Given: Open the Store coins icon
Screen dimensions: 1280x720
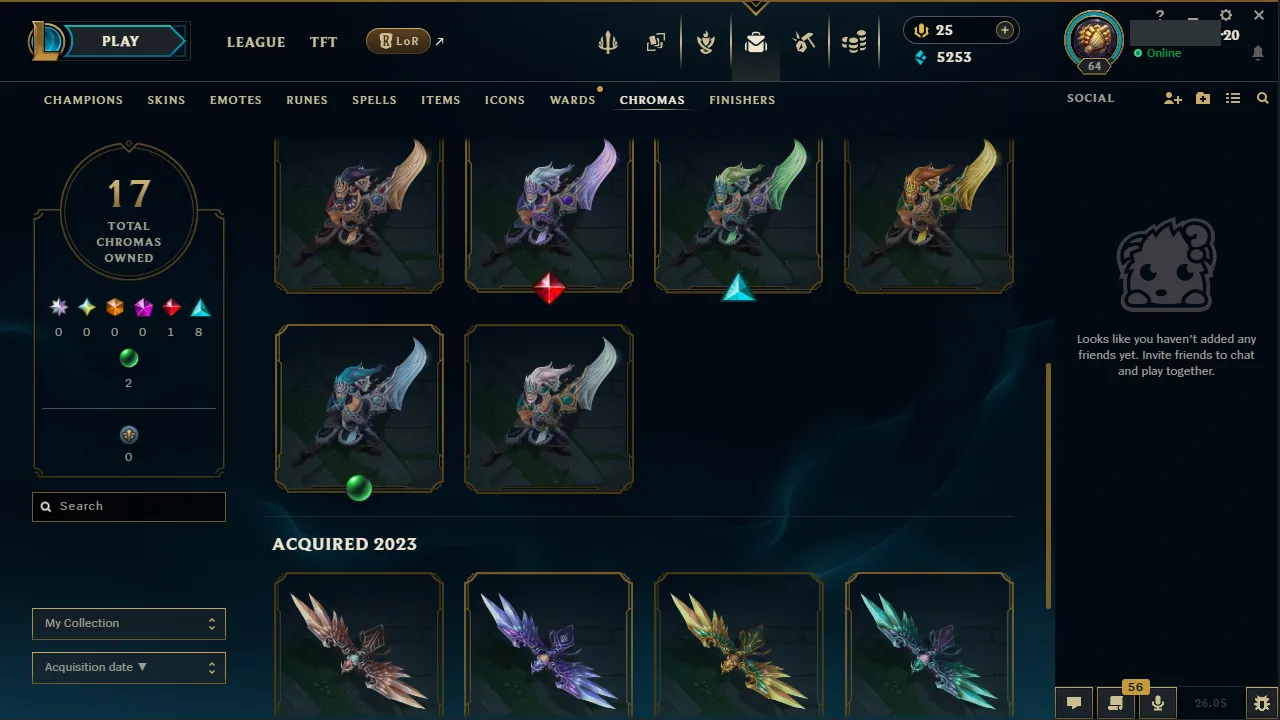Looking at the screenshot, I should pos(855,42).
